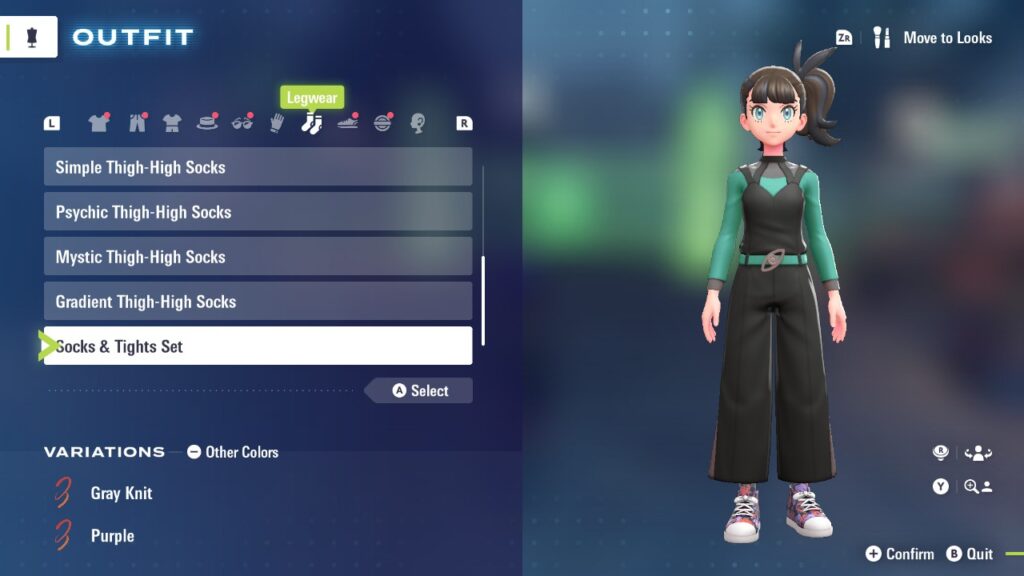Viewport: 1024px width, 576px height.
Task: Select the Legwear socks tab
Action: pos(311,123)
